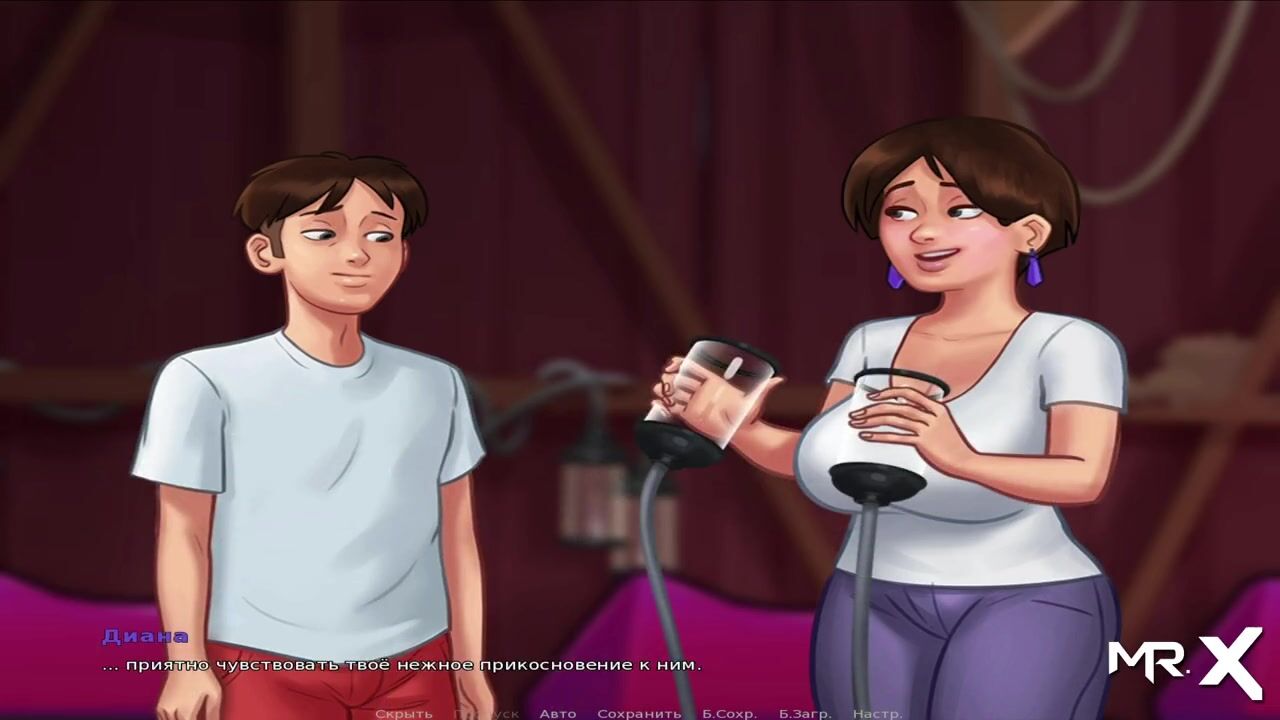This screenshot has height=720, width=1280.
Task: Skip dialogue using the Пропуск button
Action: pyautogui.click(x=486, y=713)
